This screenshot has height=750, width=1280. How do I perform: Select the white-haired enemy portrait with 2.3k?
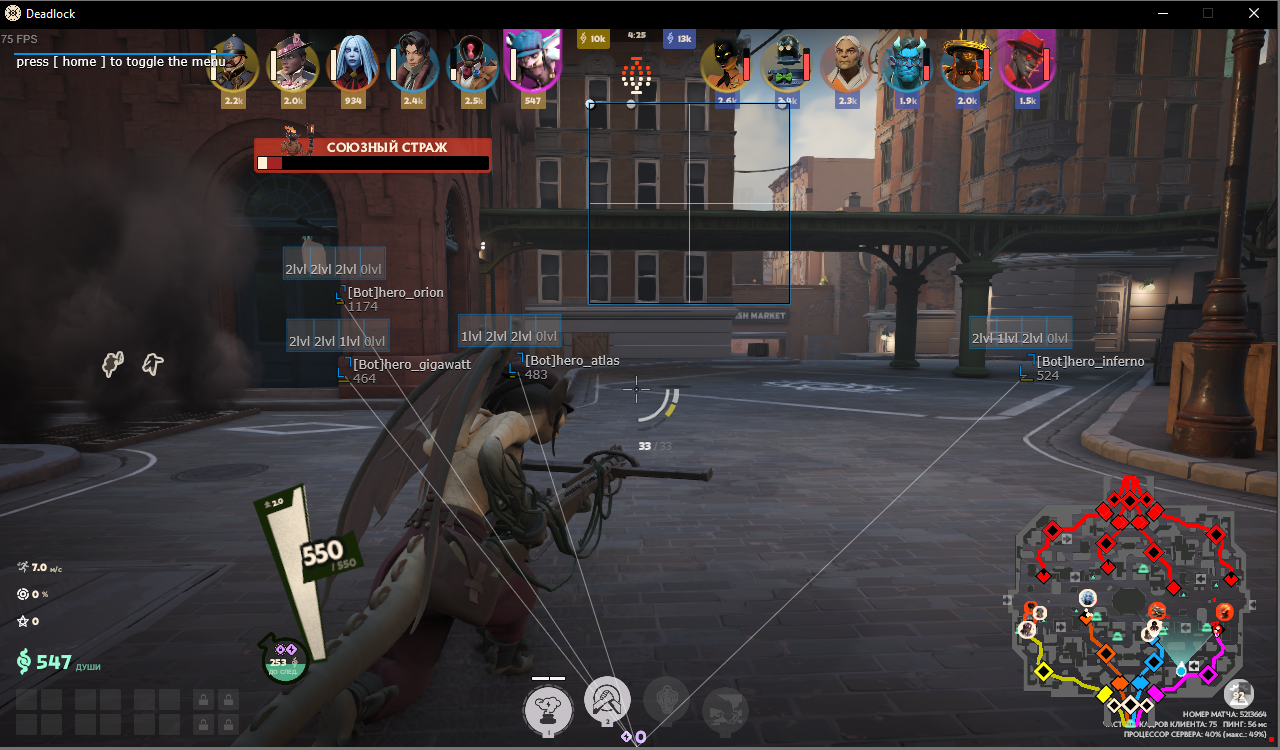847,65
